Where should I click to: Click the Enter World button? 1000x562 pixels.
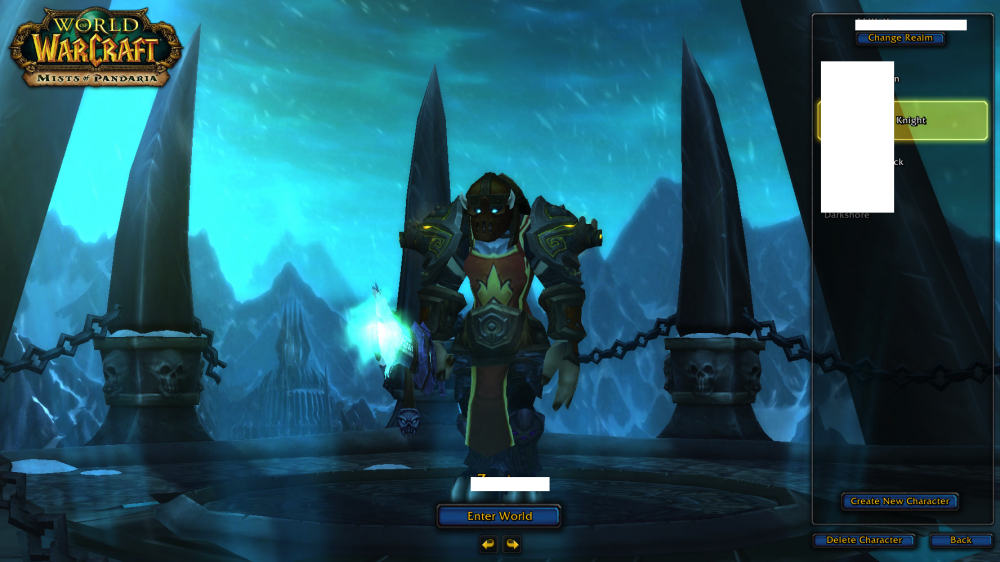[x=499, y=516]
